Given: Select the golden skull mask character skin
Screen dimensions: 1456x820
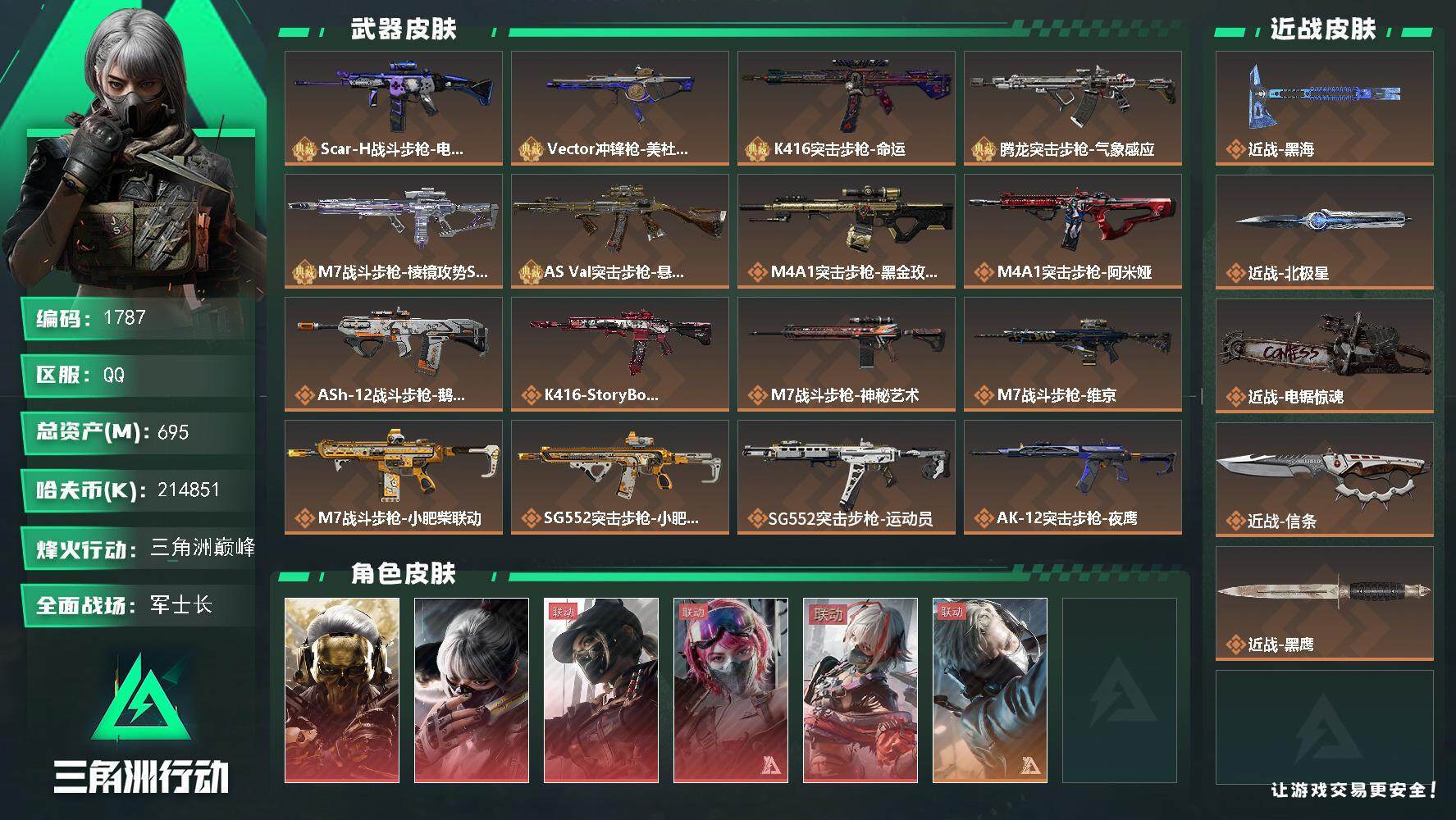Looking at the screenshot, I should click(x=342, y=690).
